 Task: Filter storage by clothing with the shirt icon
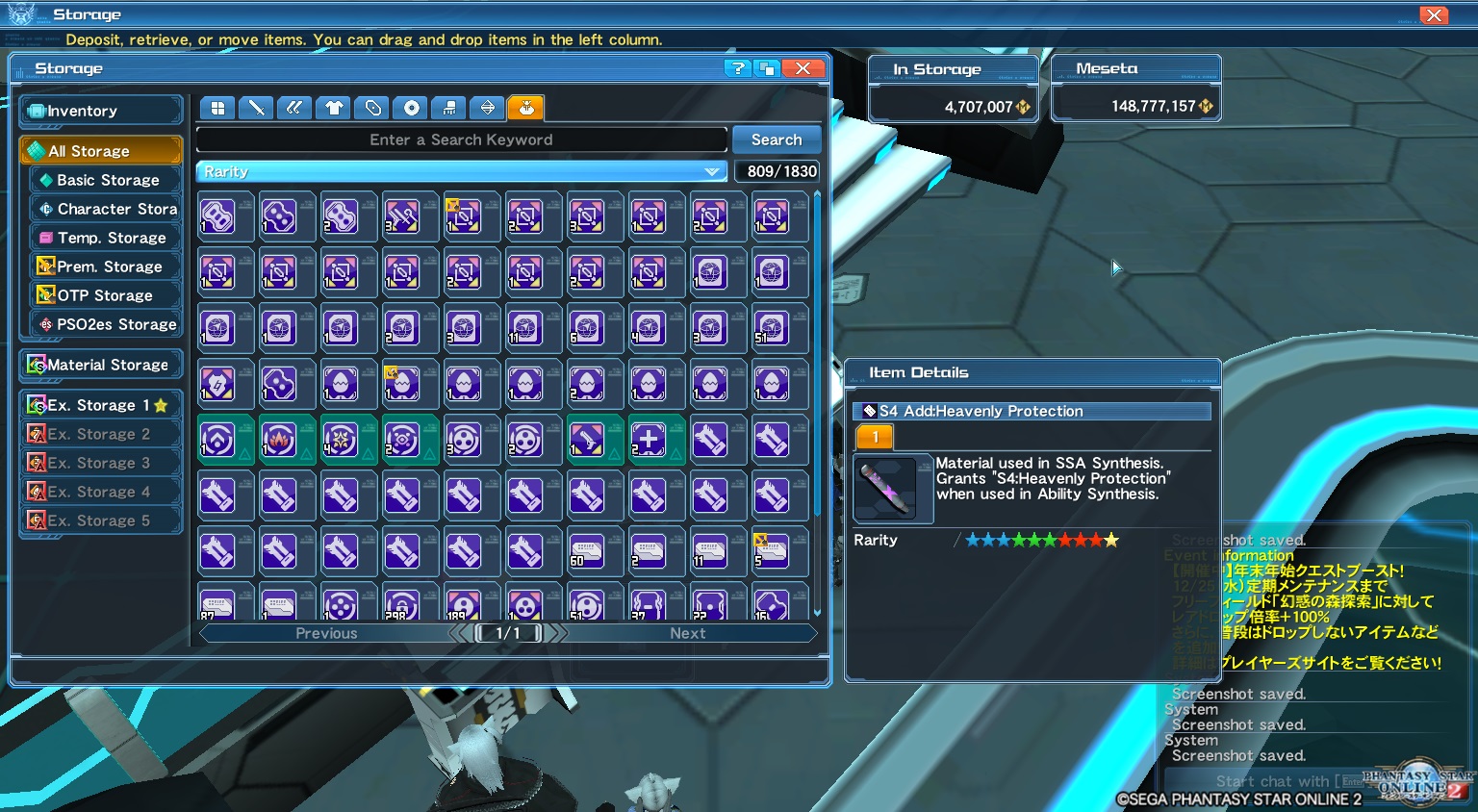coord(333,108)
